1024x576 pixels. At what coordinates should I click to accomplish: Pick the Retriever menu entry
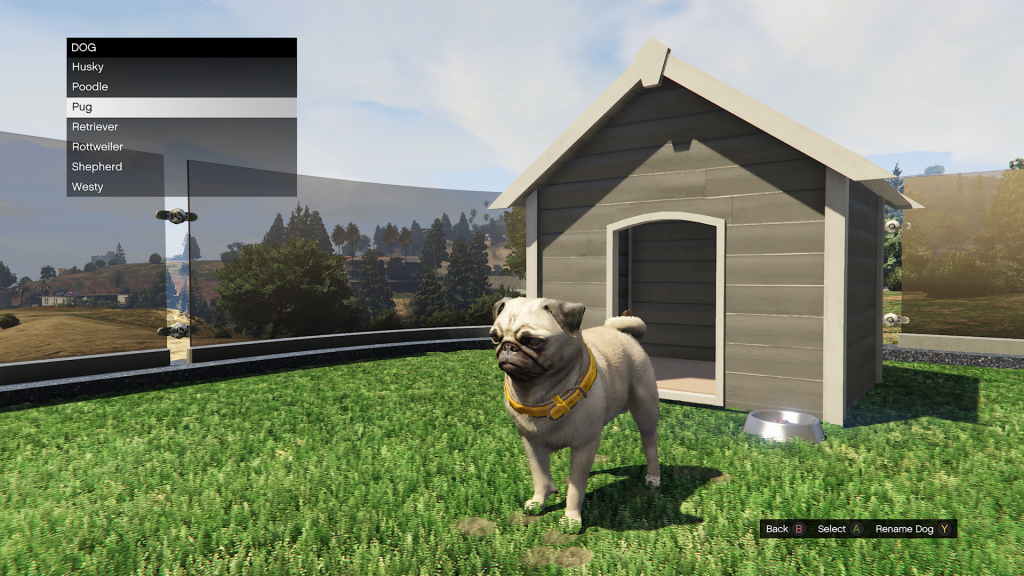point(181,127)
